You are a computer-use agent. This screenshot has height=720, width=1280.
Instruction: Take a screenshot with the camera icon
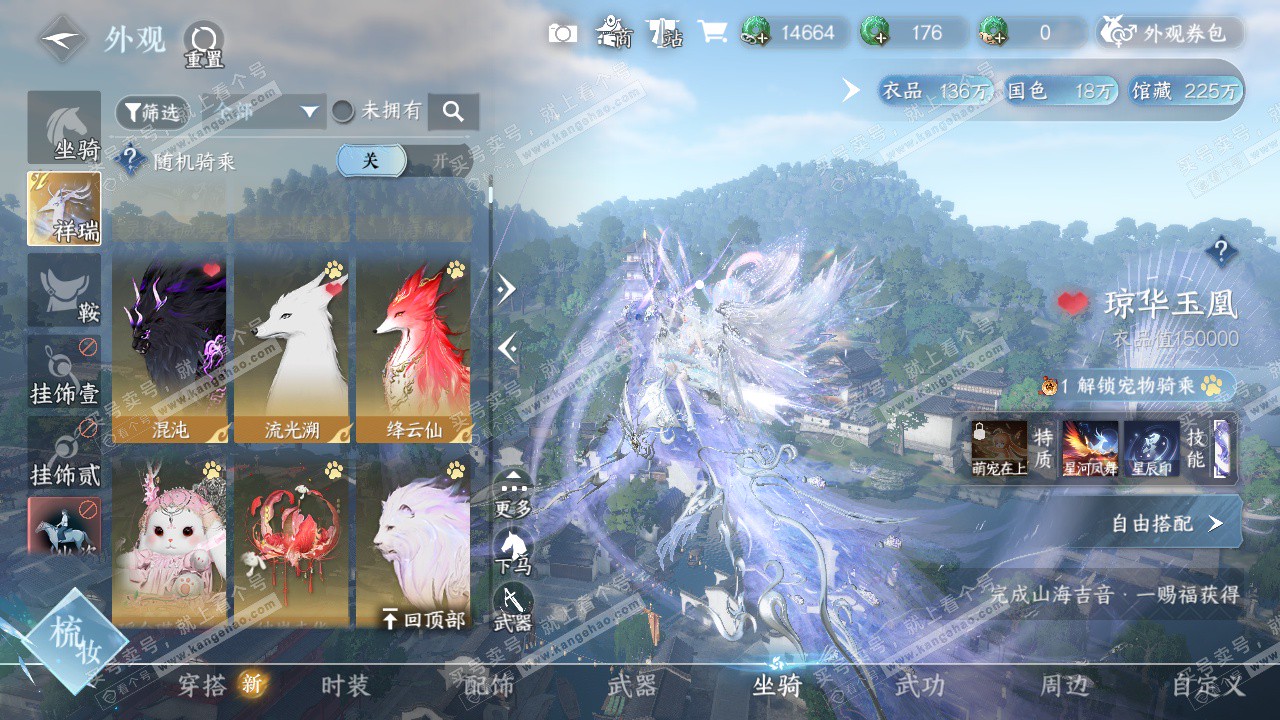click(x=562, y=33)
